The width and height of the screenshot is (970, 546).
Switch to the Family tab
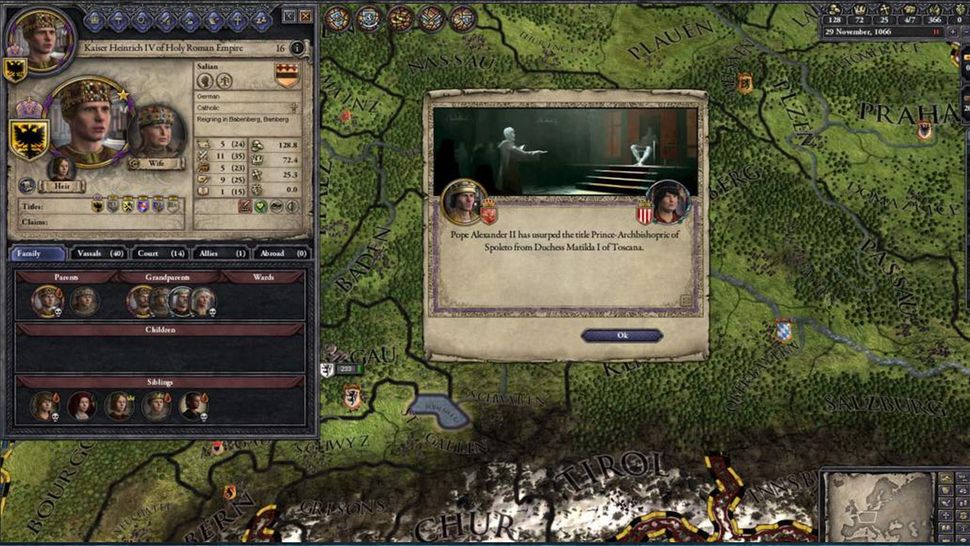(37, 254)
